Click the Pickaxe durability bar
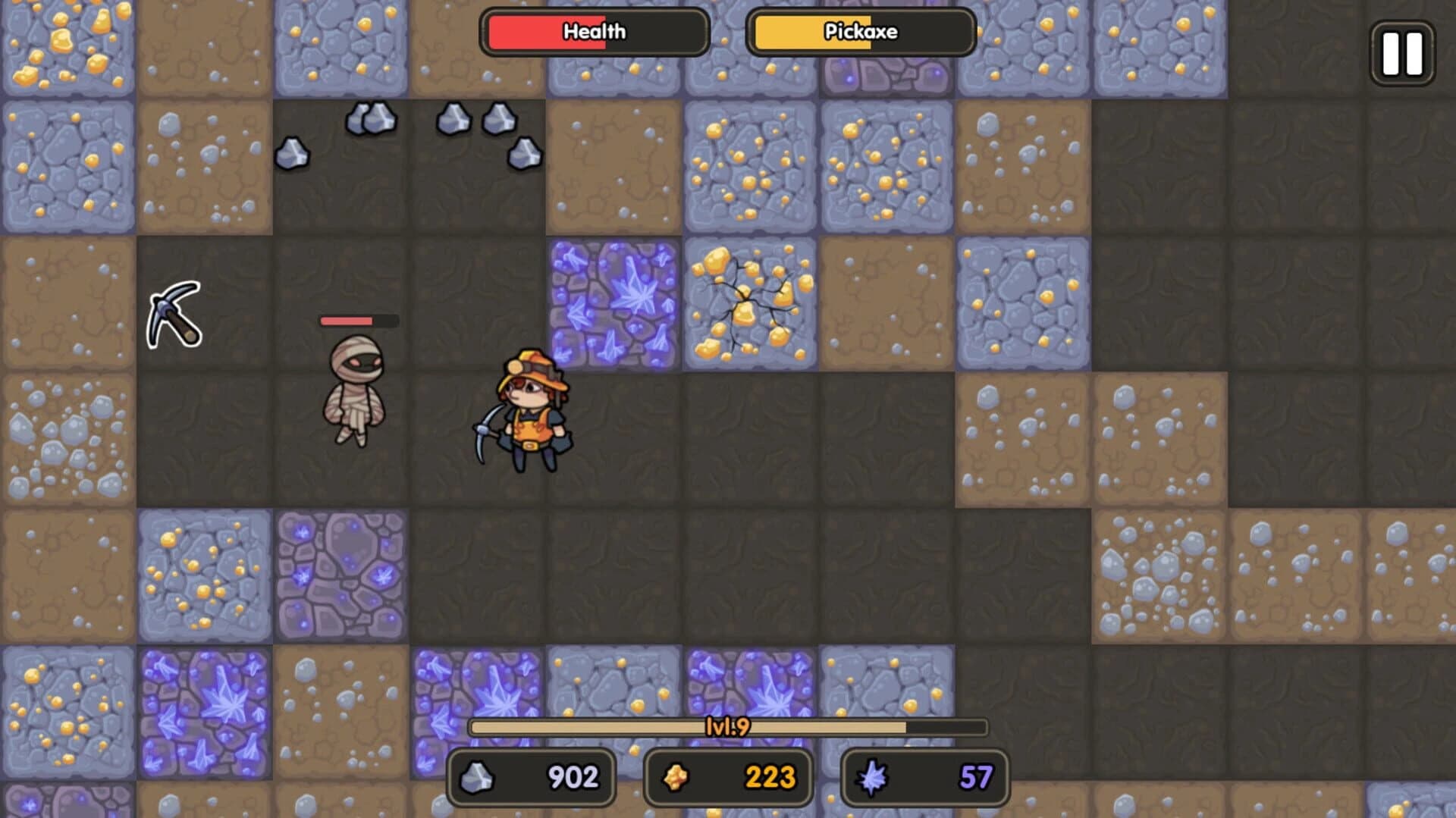 pos(861,32)
